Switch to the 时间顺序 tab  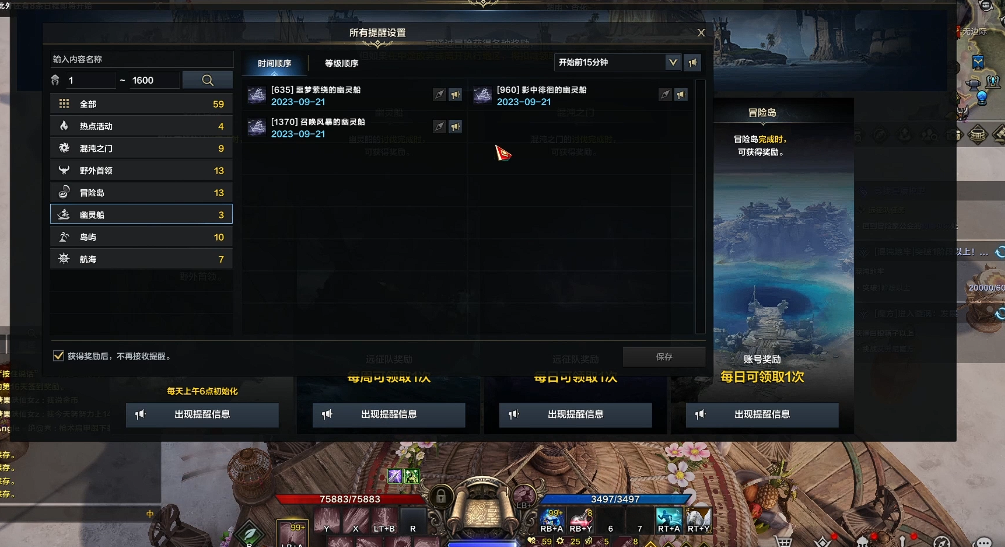pos(274,63)
